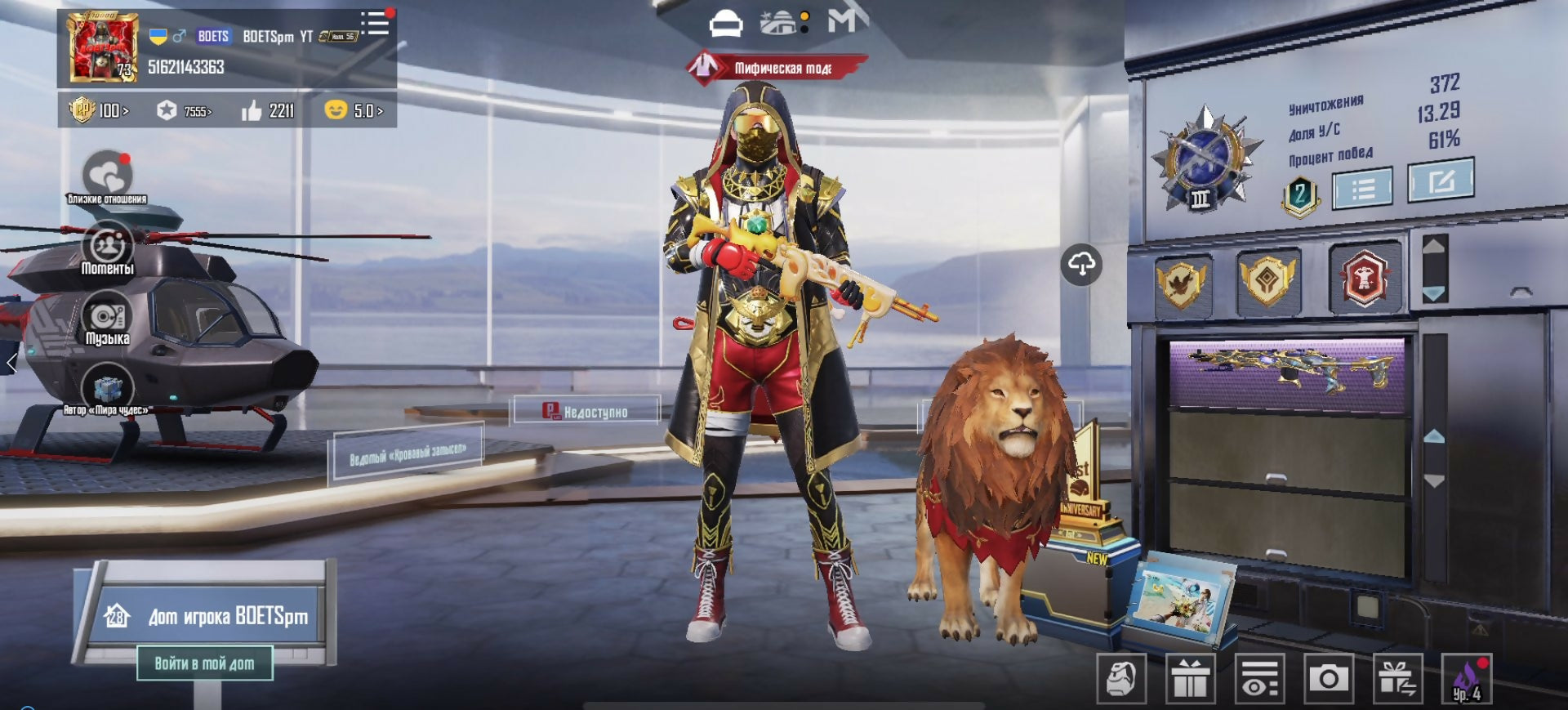Open the RP 100 royale pass badge

coord(98,110)
